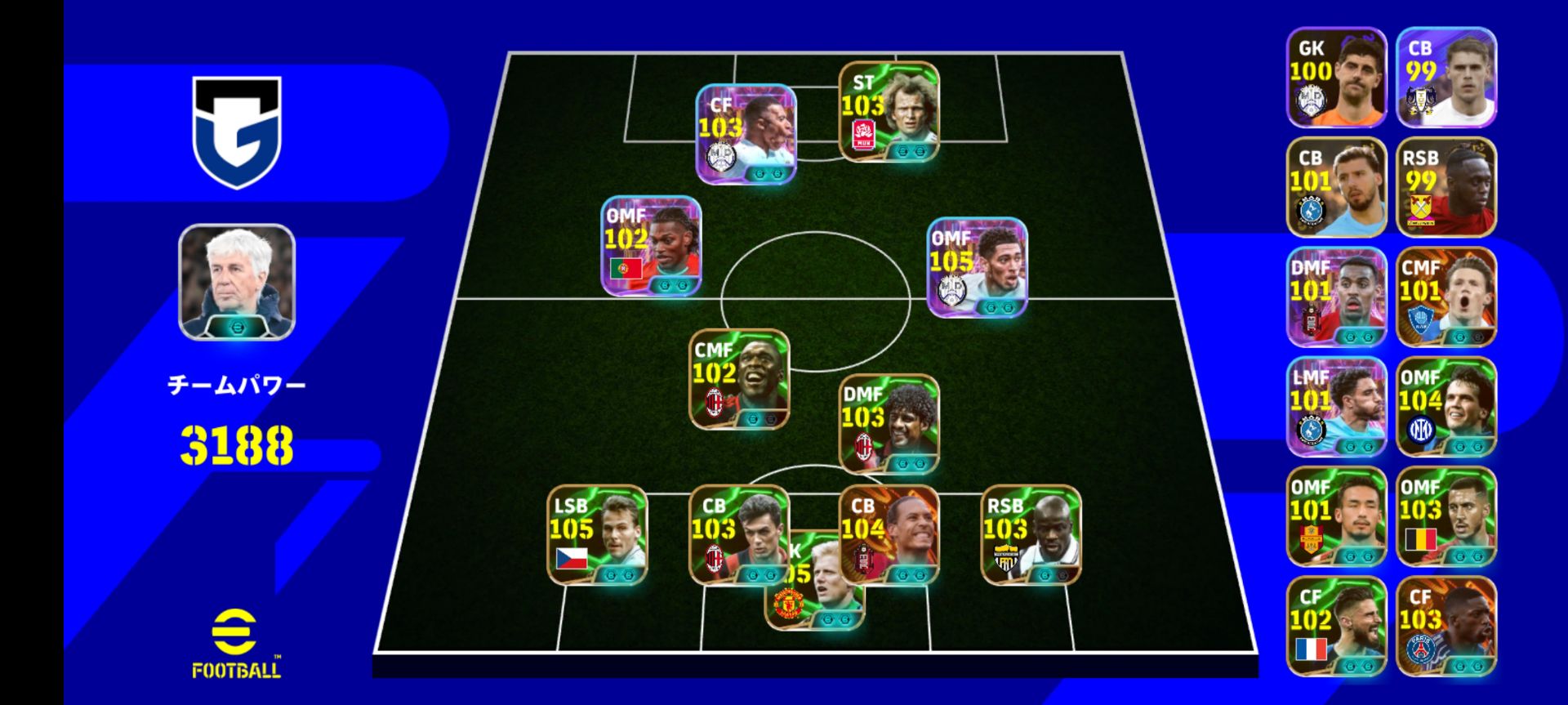Select the CF 102 card with France flag
The width and height of the screenshot is (1568, 705).
pos(1336,626)
